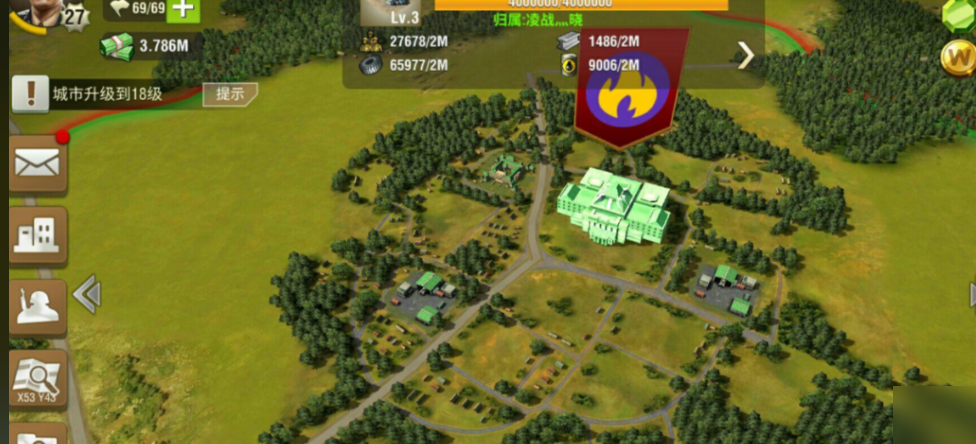Open the mail envelope inbox
The width and height of the screenshot is (976, 444).
tap(38, 164)
